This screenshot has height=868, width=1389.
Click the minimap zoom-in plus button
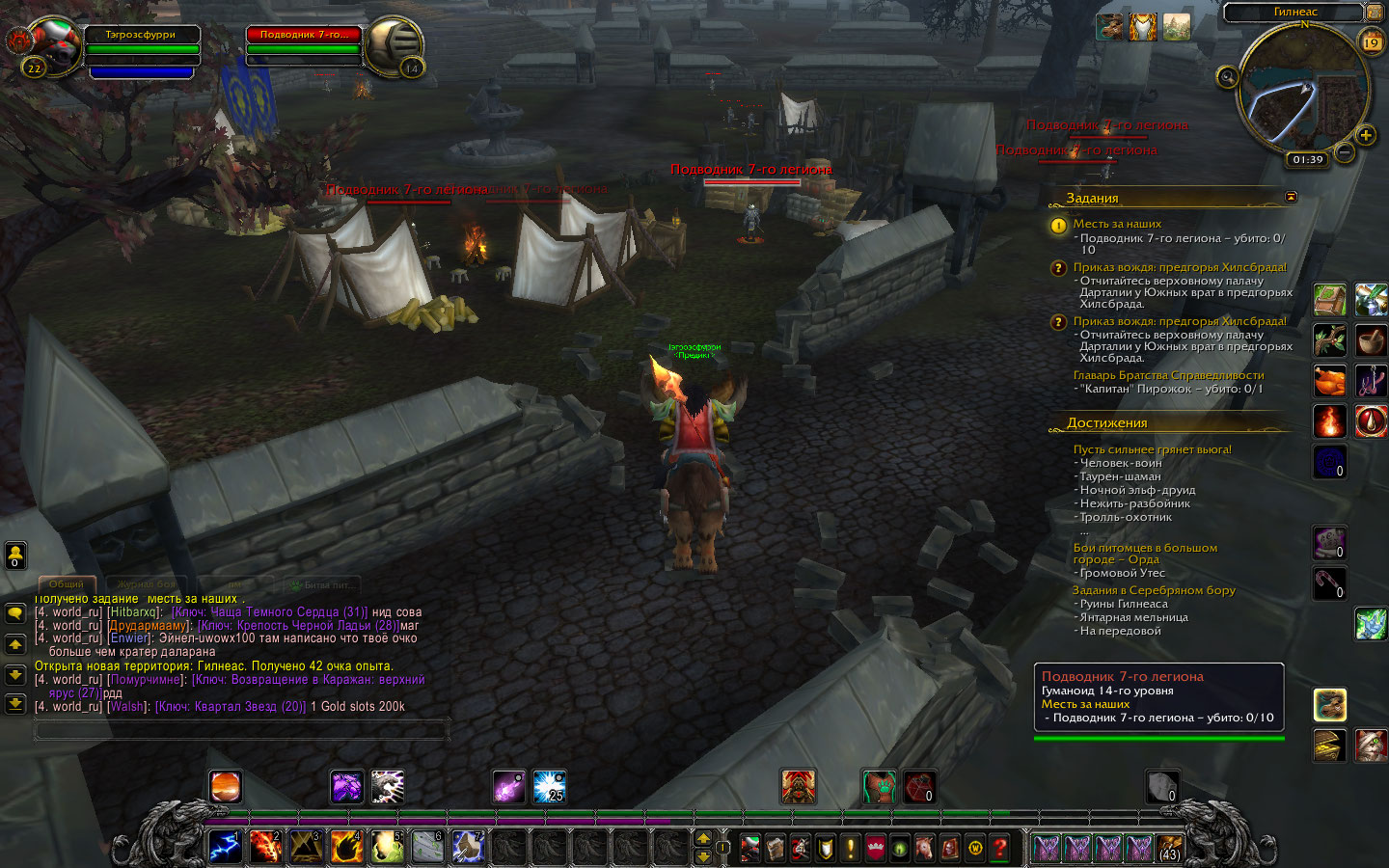click(x=1366, y=135)
